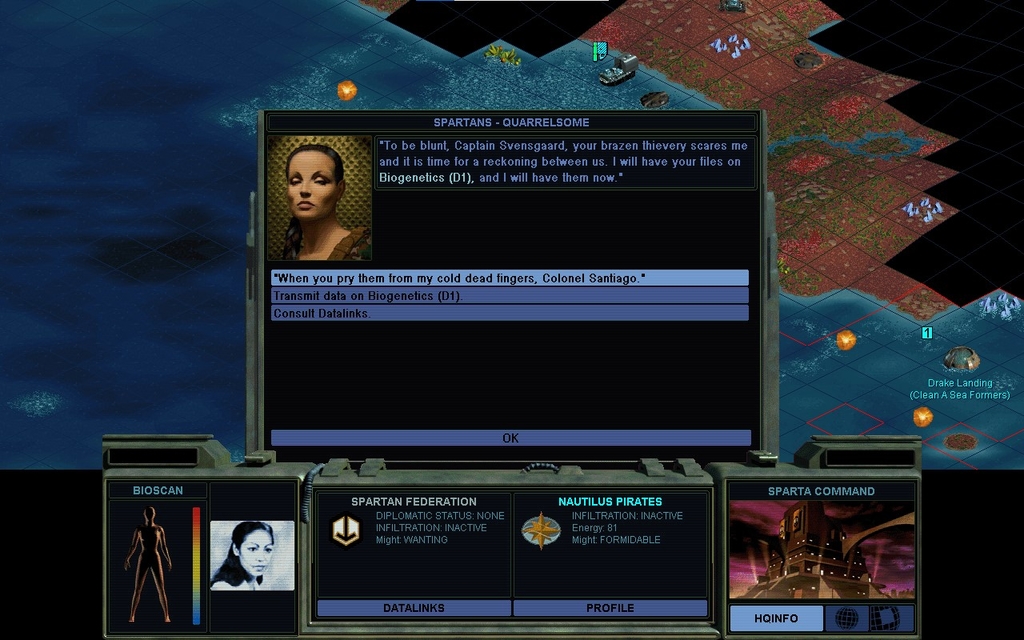Activate the grid-patterned D icon
Image resolution: width=1024 pixels, height=640 pixels.
(x=884, y=618)
